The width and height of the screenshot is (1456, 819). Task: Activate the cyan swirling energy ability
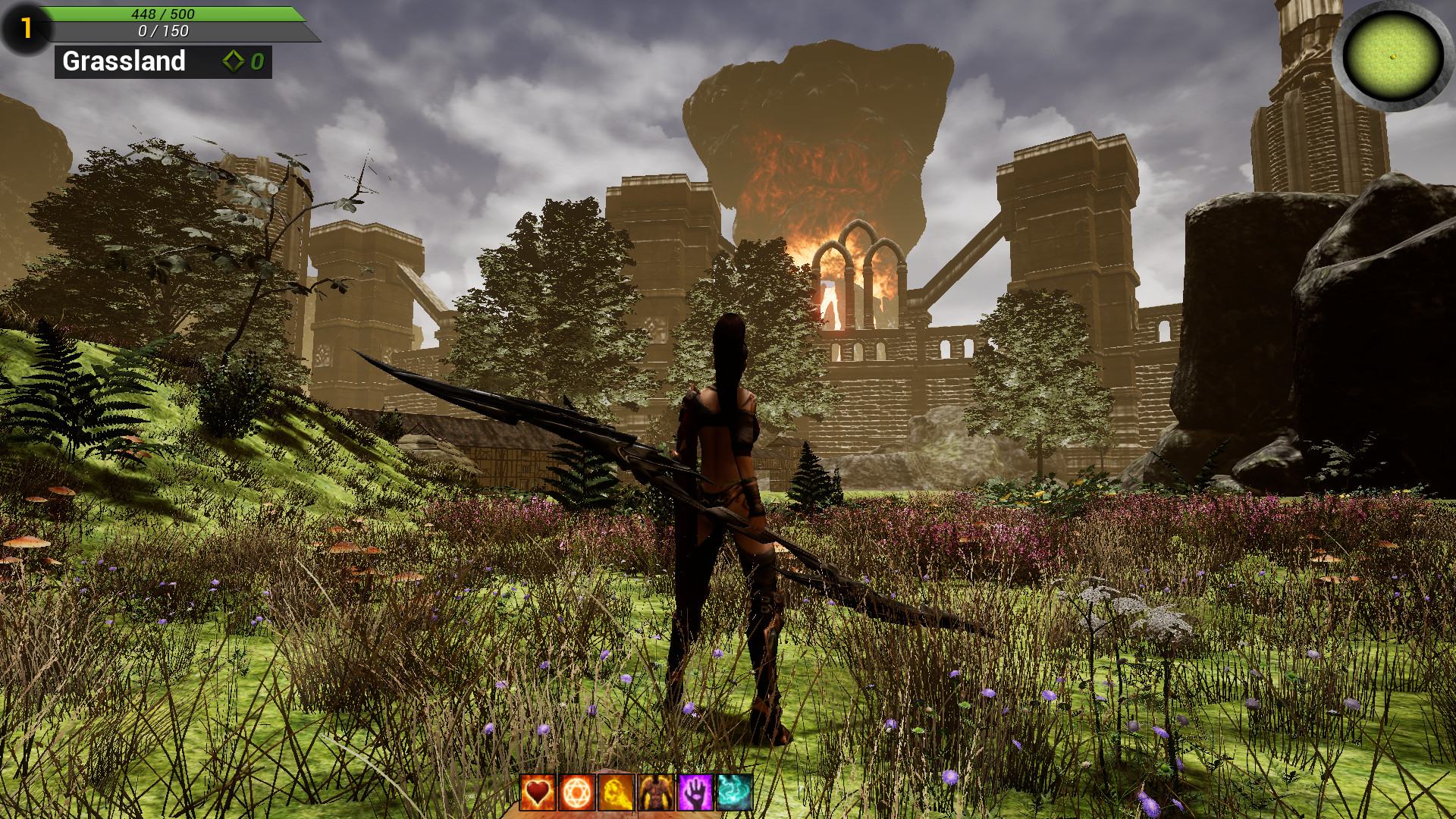point(735,792)
